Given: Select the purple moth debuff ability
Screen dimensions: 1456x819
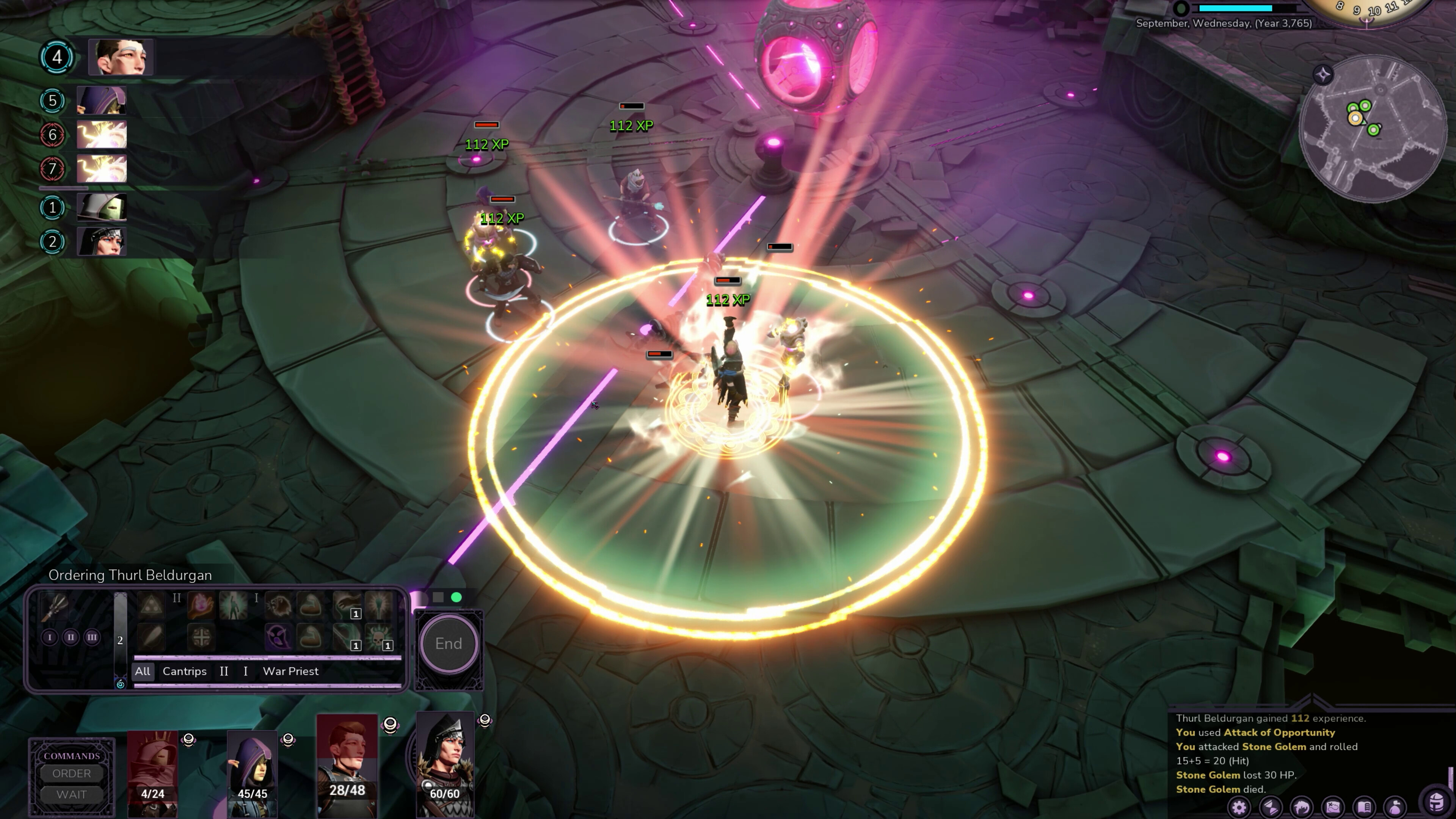Looking at the screenshot, I should 279,637.
